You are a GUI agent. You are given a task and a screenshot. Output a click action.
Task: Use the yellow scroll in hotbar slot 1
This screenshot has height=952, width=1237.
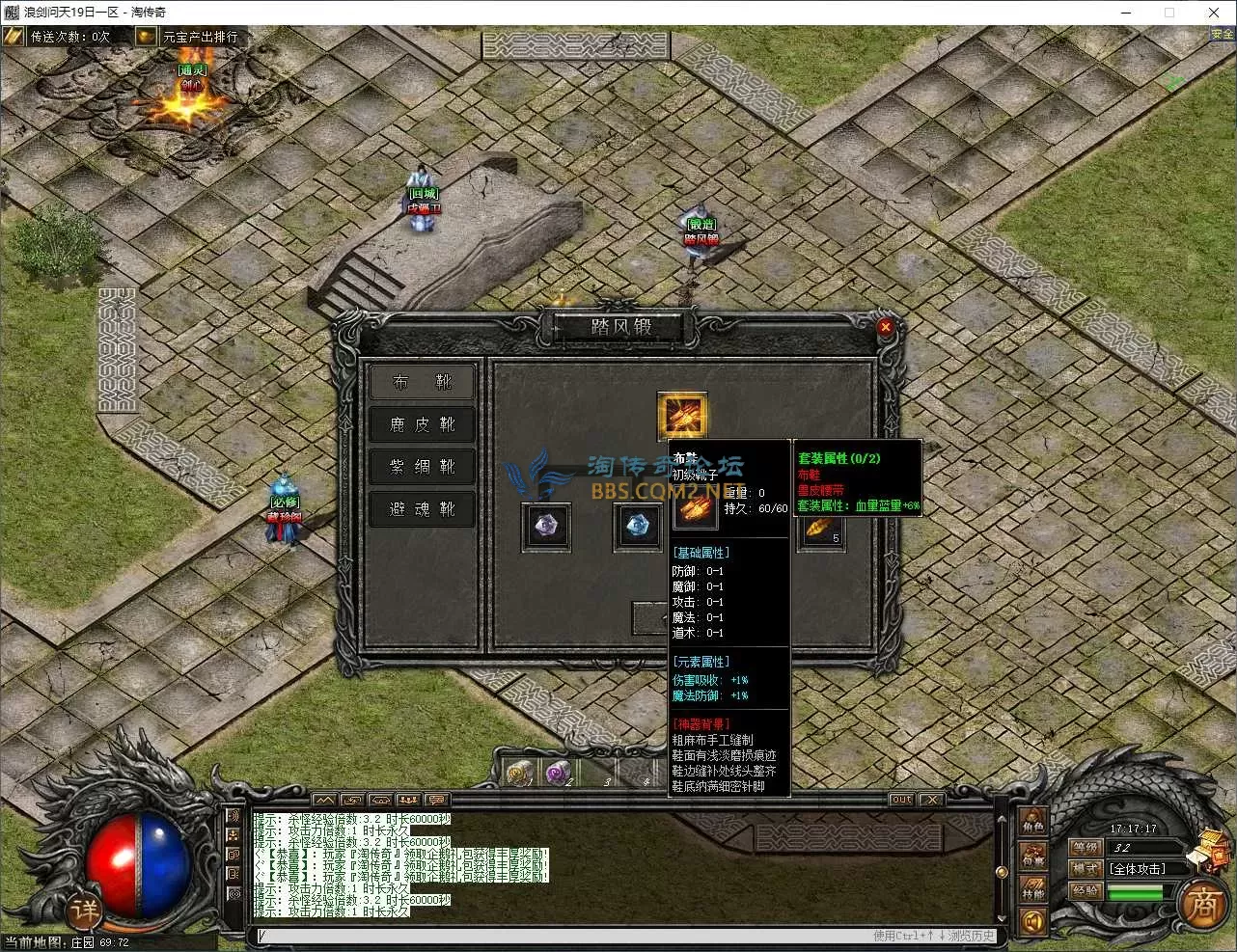pos(521,773)
